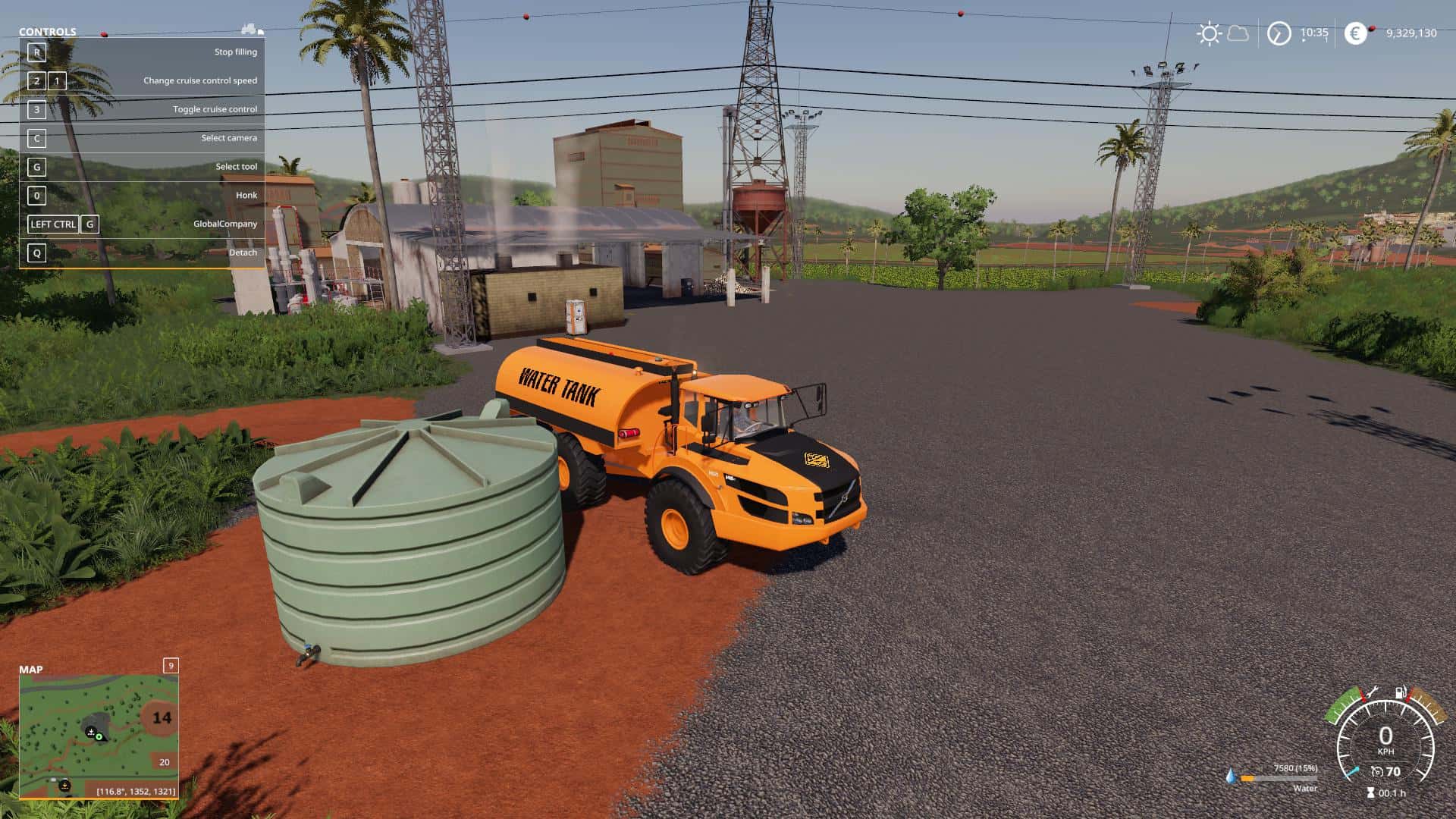Click the cruise control speed icon
The image size is (1456, 819).
click(1376, 772)
